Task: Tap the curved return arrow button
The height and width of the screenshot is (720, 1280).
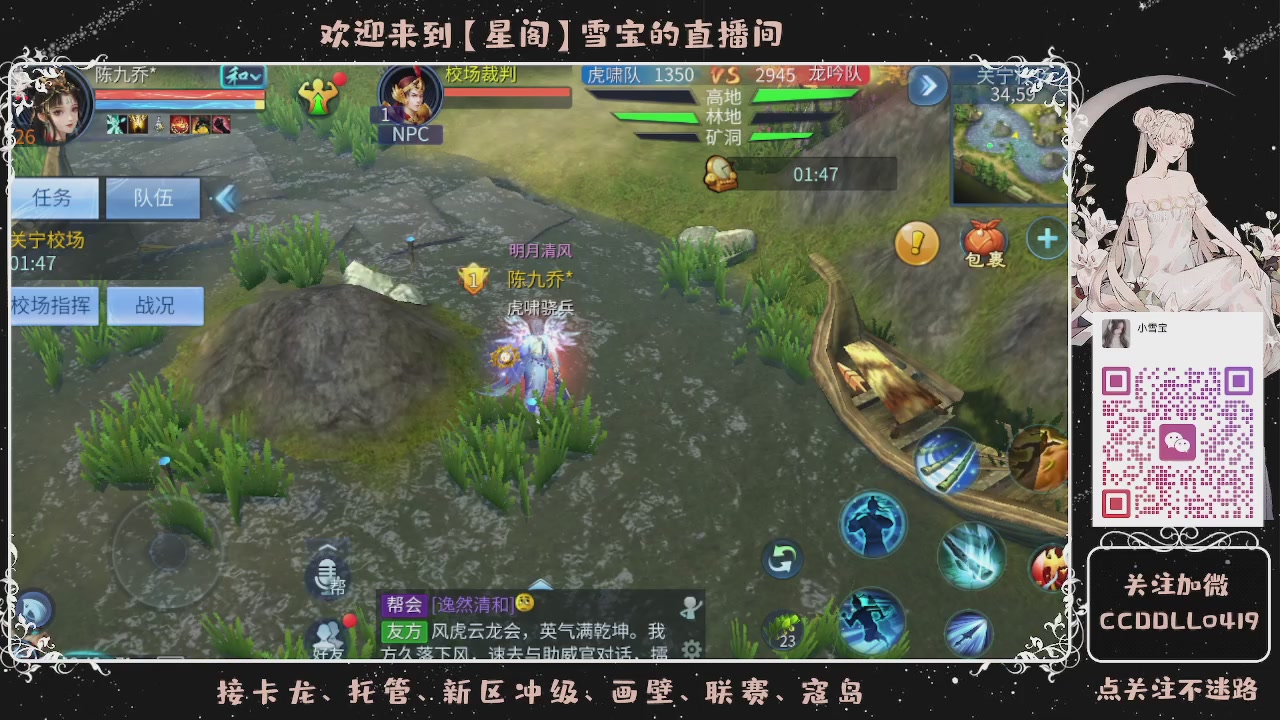Action: [781, 561]
